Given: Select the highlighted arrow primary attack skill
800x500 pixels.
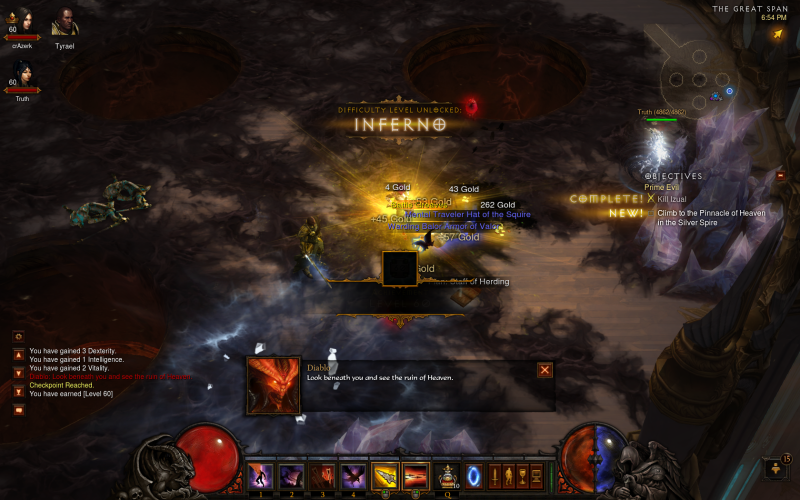Looking at the screenshot, I should (385, 475).
